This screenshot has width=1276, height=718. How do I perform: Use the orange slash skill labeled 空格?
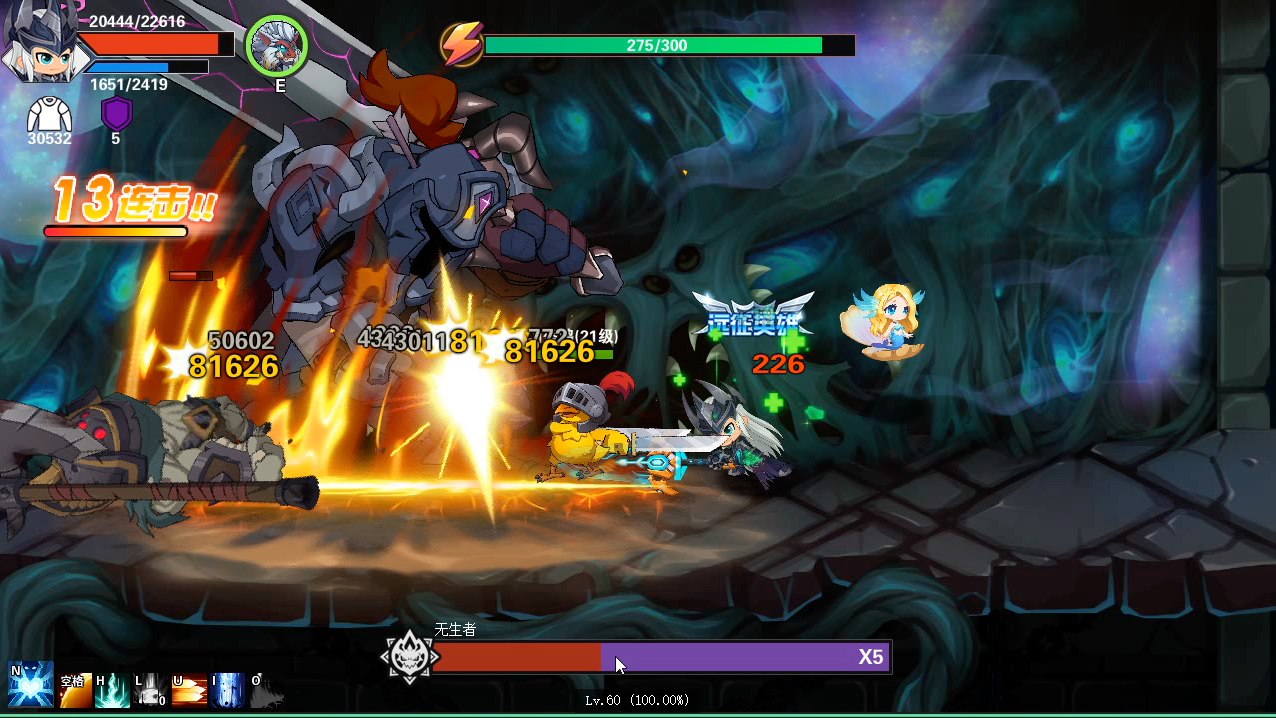click(x=75, y=690)
